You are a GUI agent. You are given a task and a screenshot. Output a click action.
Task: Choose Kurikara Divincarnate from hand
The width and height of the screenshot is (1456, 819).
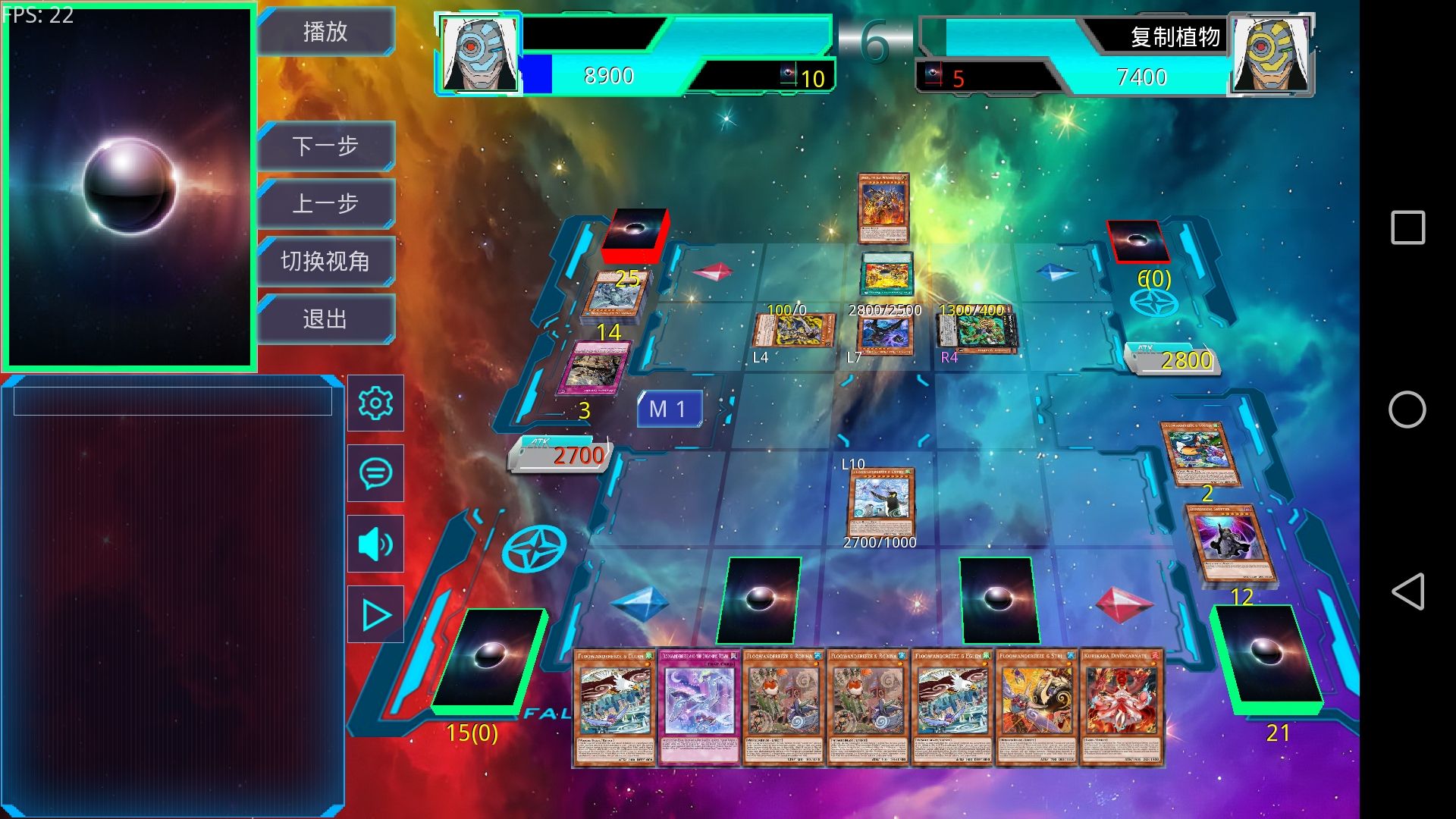(1121, 707)
